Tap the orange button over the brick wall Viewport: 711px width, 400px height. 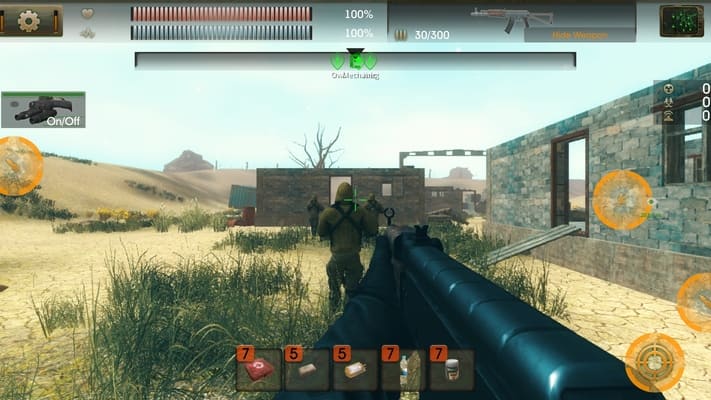tap(622, 200)
